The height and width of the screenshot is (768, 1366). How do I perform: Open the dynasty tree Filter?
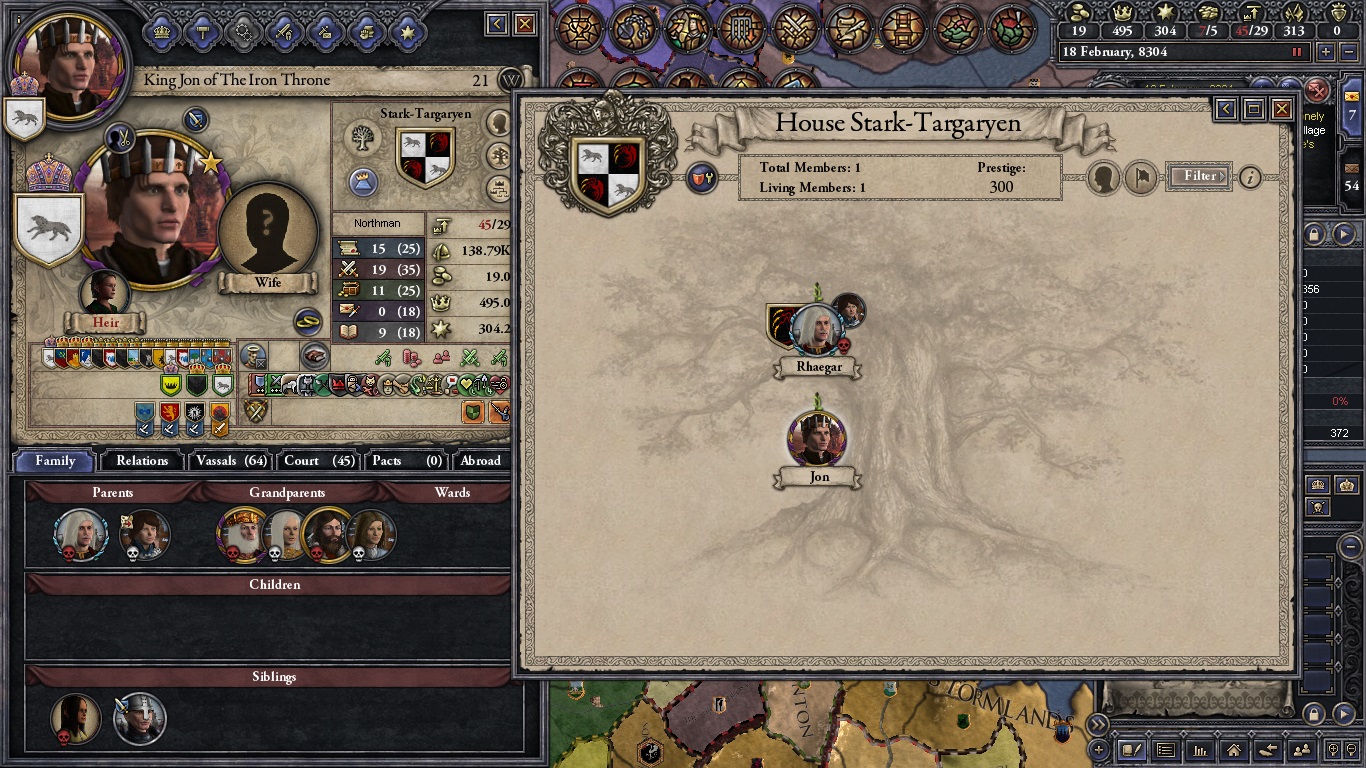pyautogui.click(x=1199, y=177)
